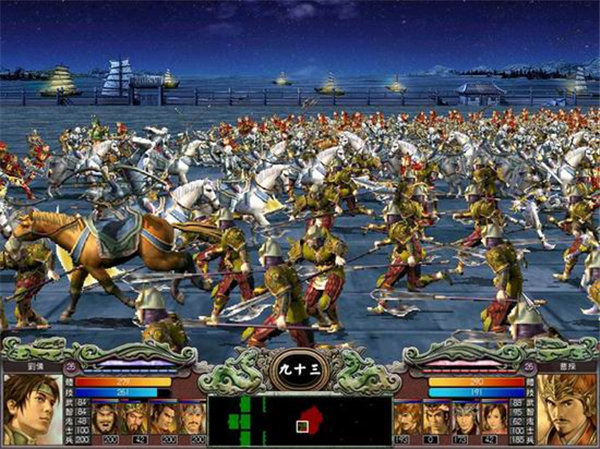Select Cao Cao's commander portrait
The image size is (600, 449).
coord(566,408)
